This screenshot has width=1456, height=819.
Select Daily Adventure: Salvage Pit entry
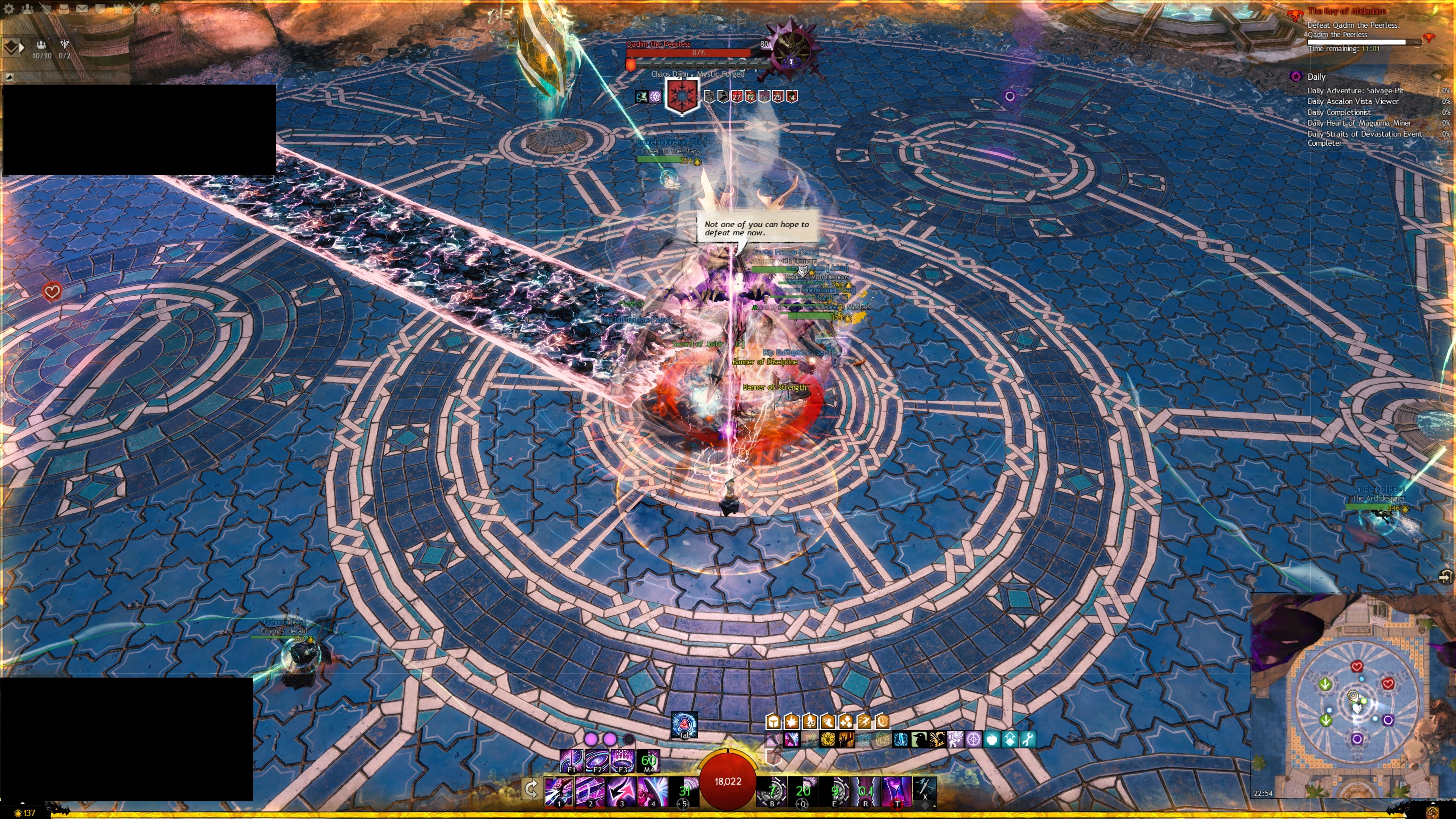(1355, 91)
